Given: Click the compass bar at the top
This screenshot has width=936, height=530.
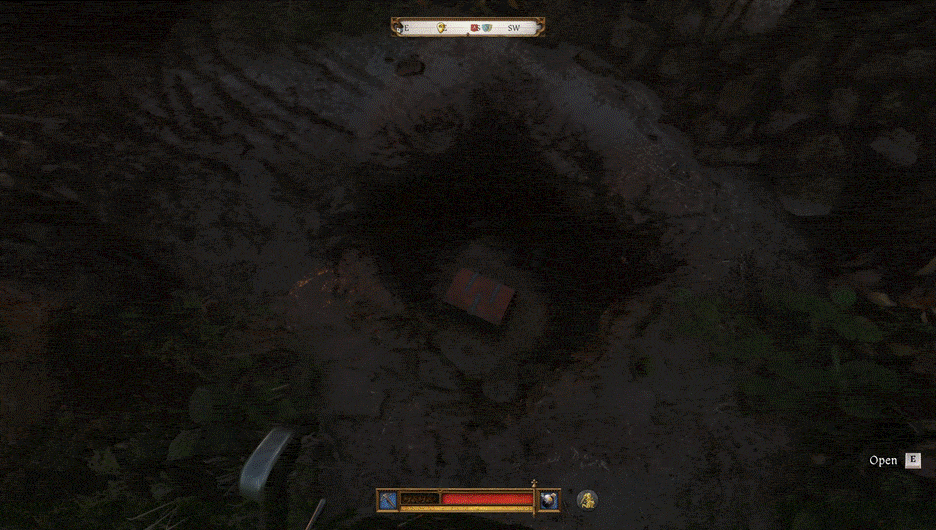Looking at the screenshot, I should pos(468,28).
